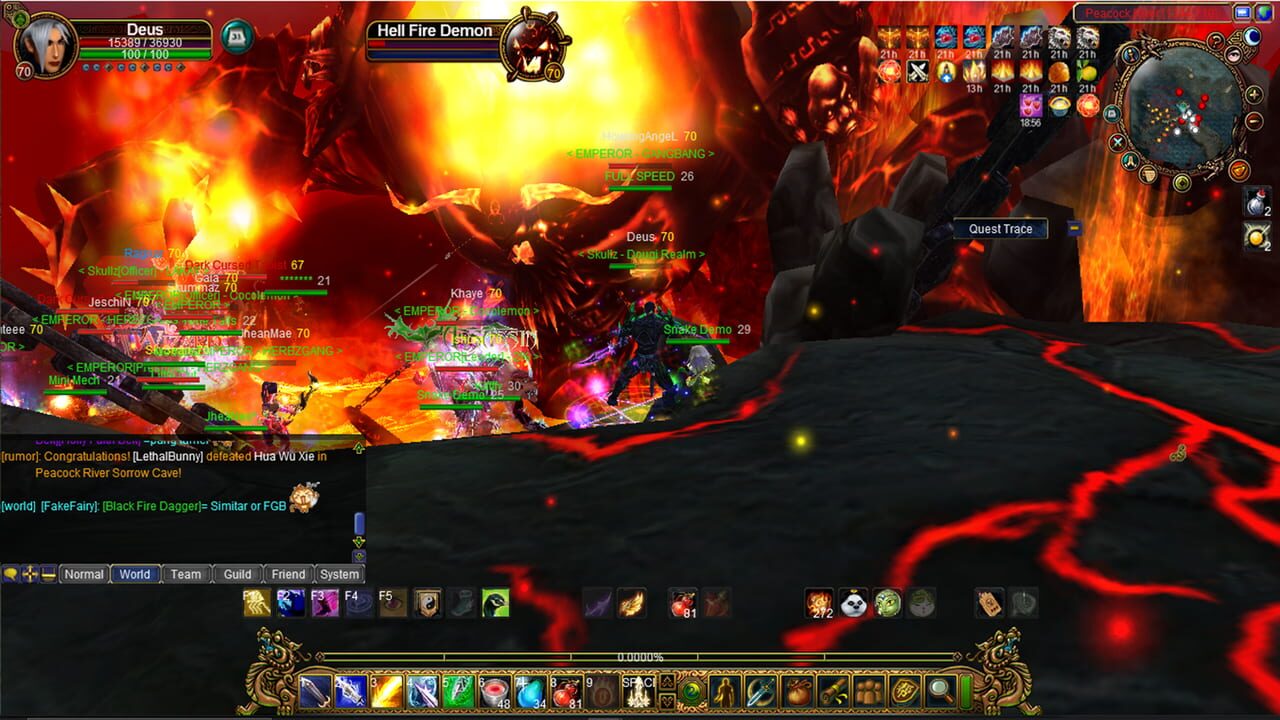Collapse the chat log using the yellow down arrow
Image resolution: width=1280 pixels, height=720 pixels.
359,540
